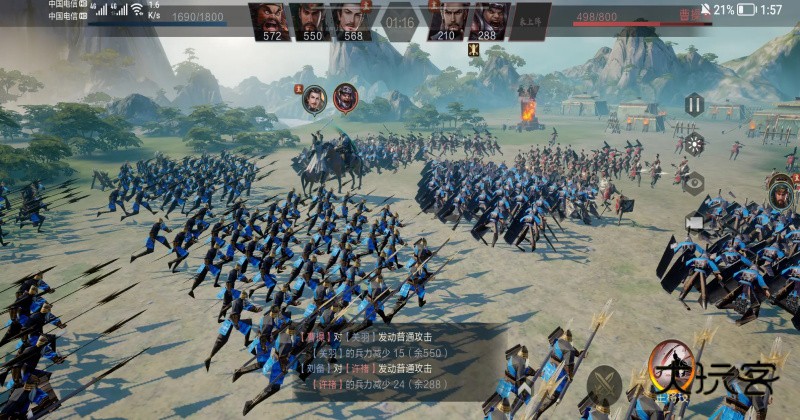Tap the crossed swords attack button
The width and height of the screenshot is (800, 420).
(x=604, y=384)
